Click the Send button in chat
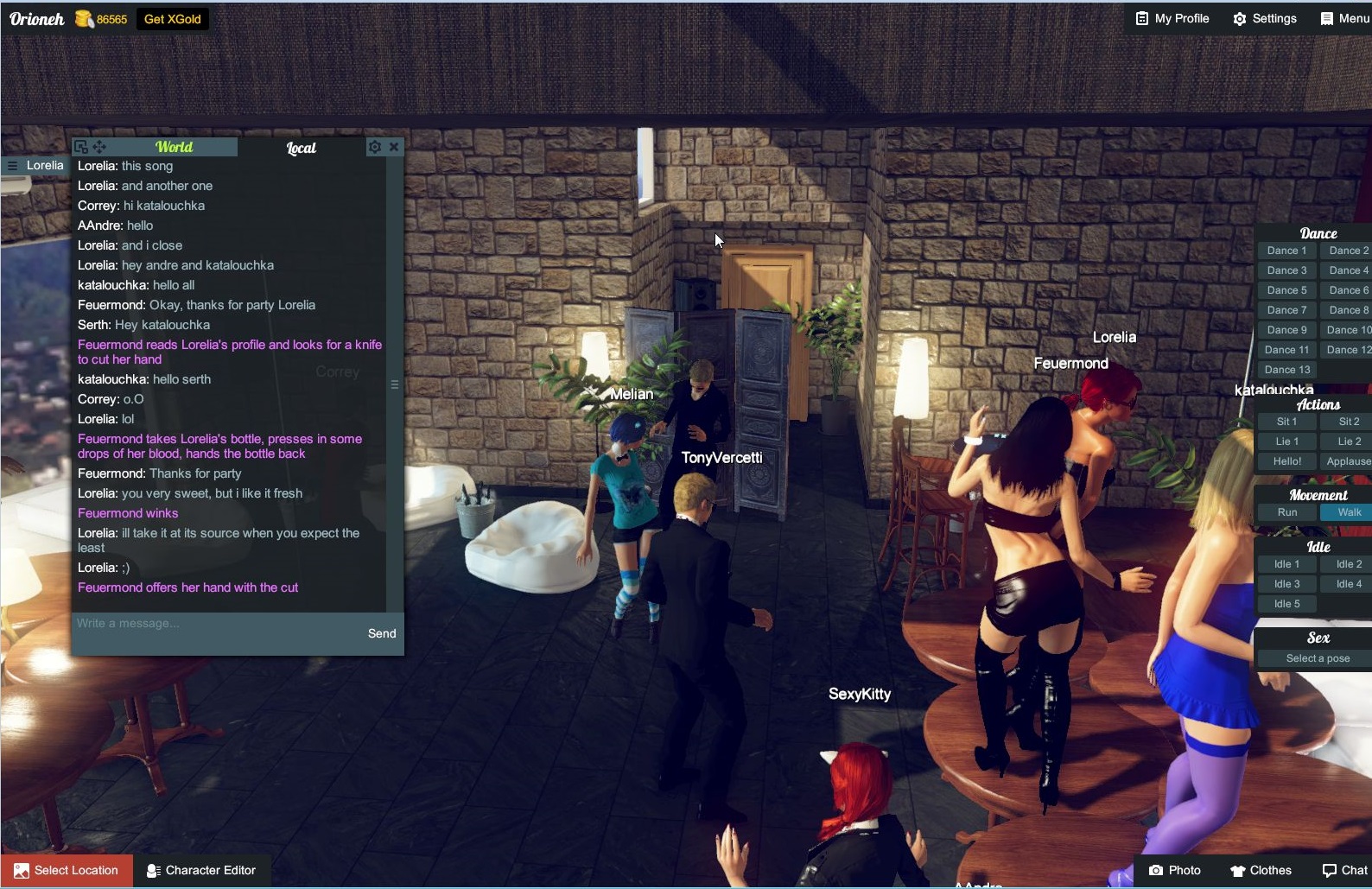 point(381,632)
